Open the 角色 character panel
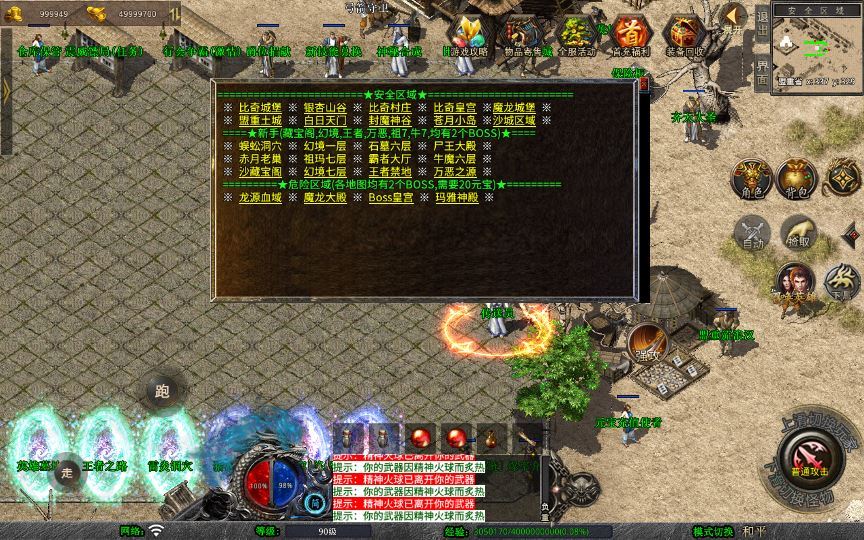 point(752,178)
